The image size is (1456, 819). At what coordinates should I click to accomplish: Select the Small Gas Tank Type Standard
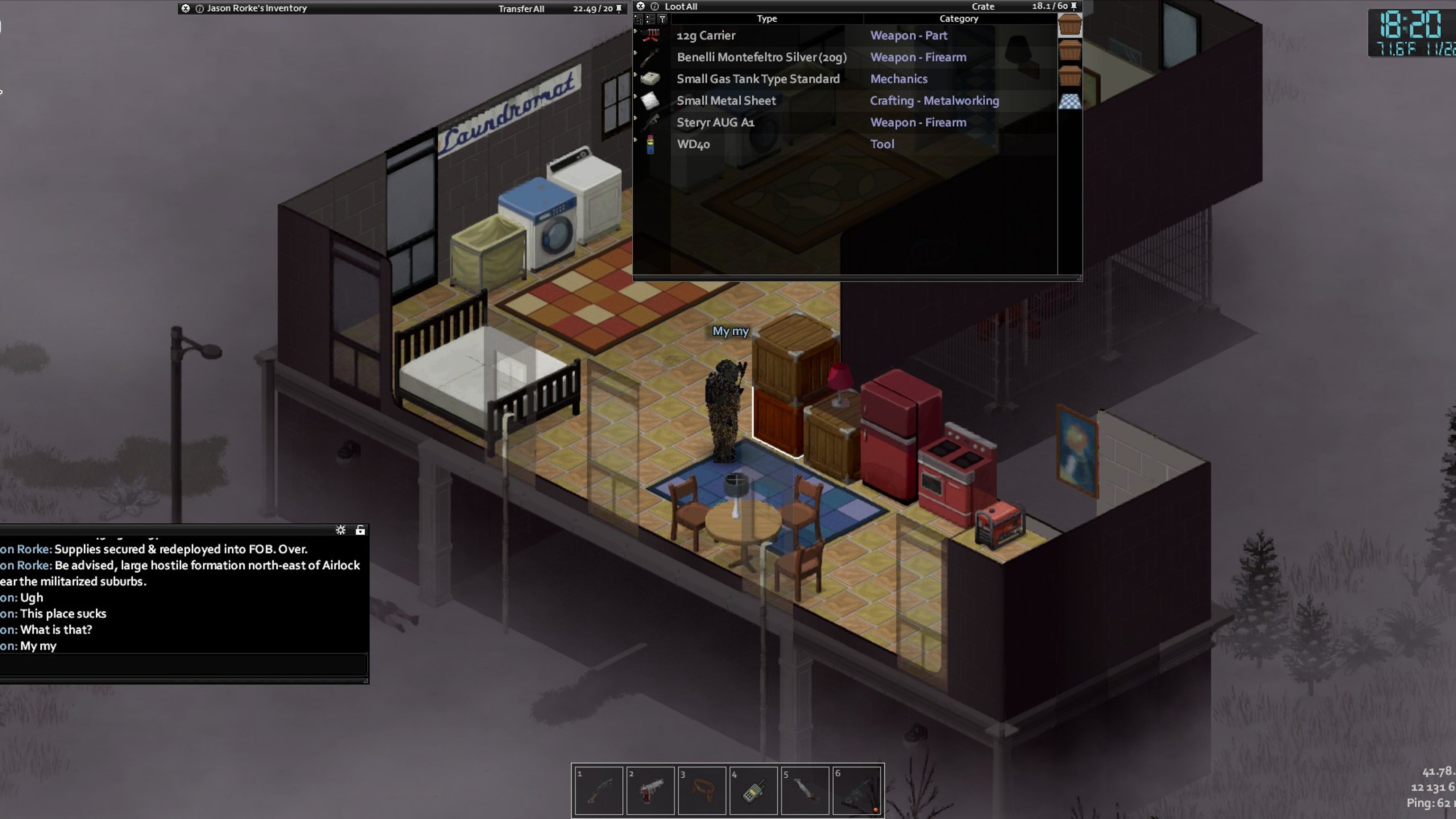(757, 79)
